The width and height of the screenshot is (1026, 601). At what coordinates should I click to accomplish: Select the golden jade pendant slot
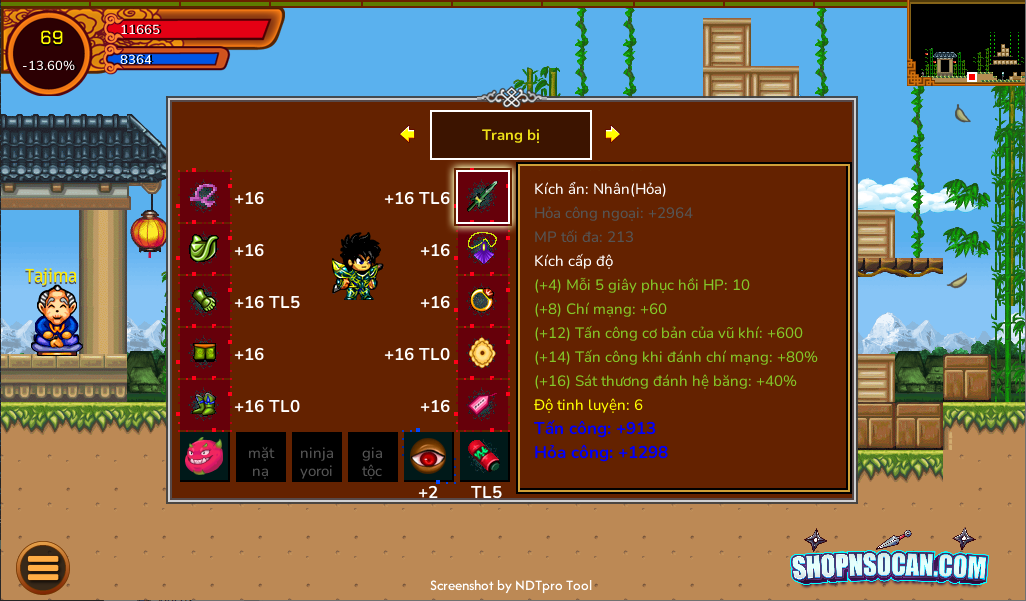[x=483, y=353]
